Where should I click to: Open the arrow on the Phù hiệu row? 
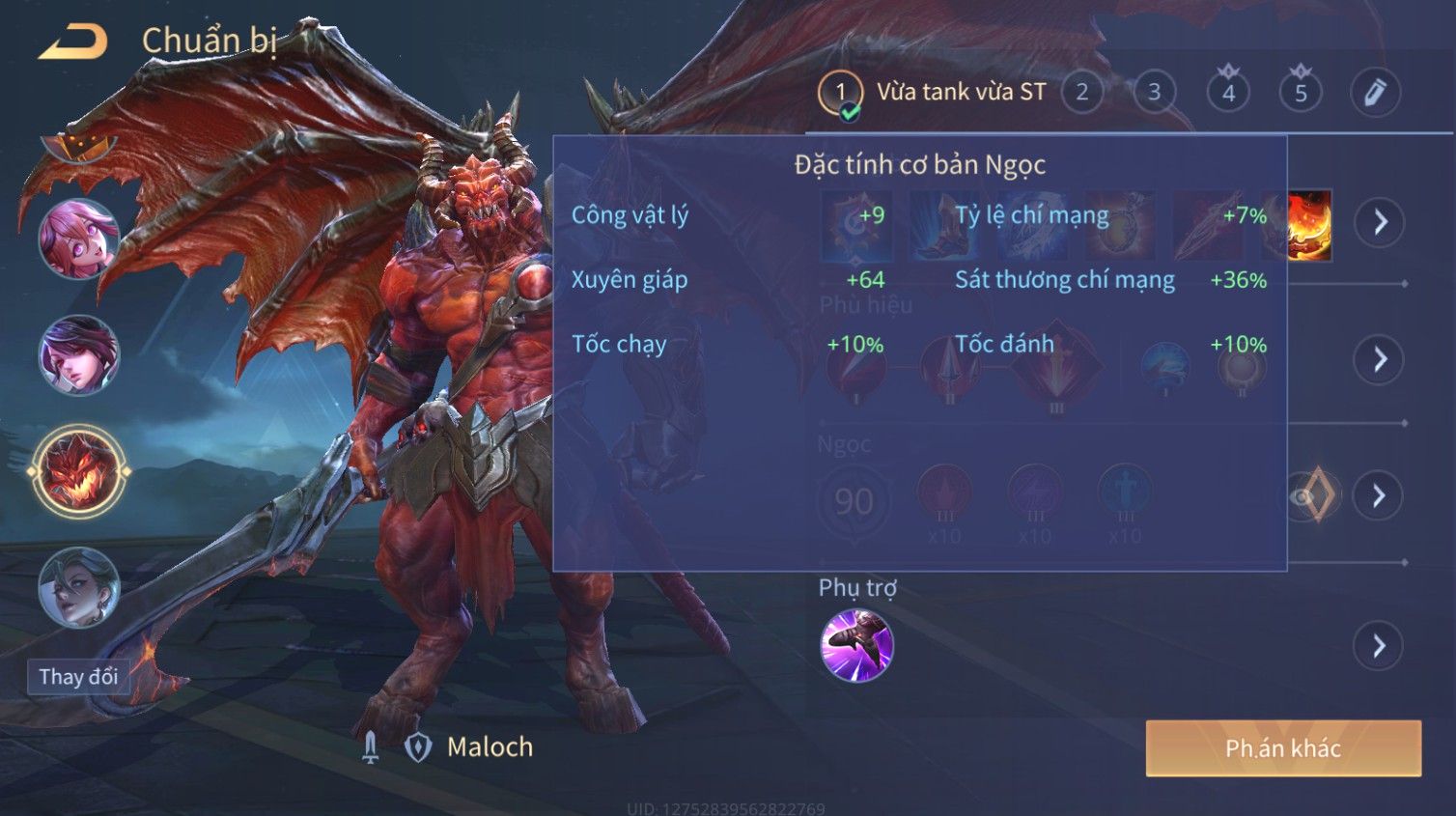click(x=1379, y=359)
